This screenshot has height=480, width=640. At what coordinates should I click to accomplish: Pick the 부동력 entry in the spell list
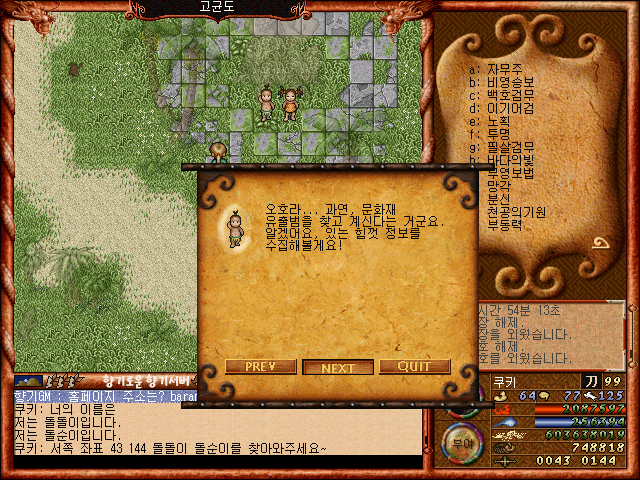point(505,225)
